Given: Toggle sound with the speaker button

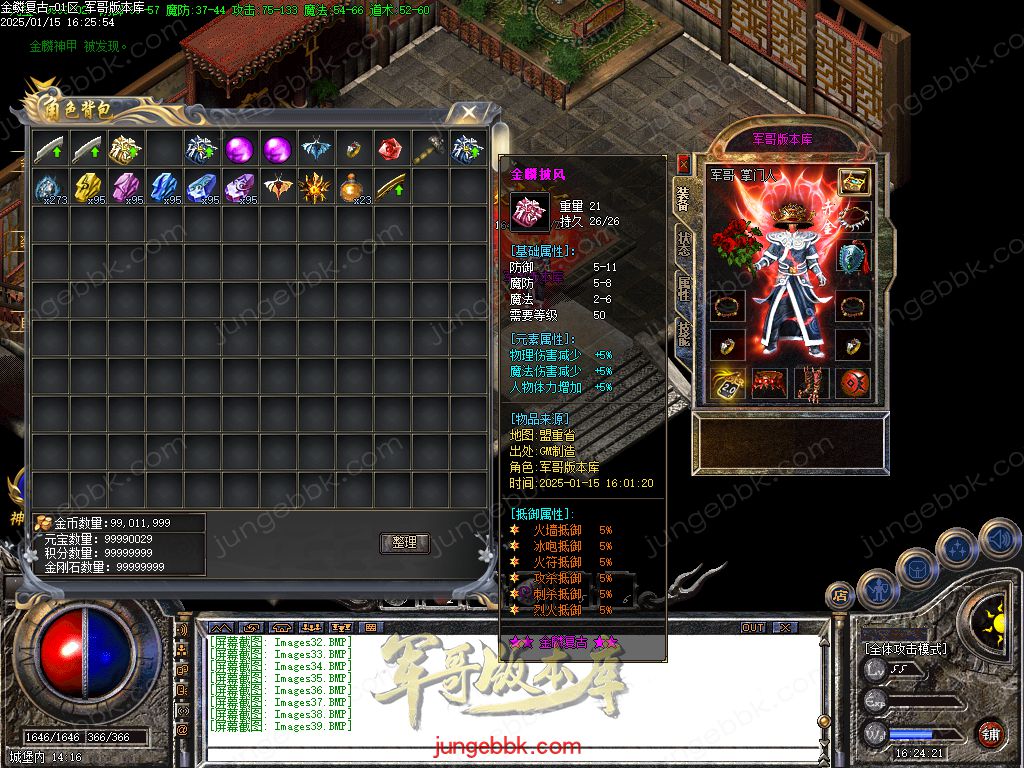Looking at the screenshot, I should 999,539.
